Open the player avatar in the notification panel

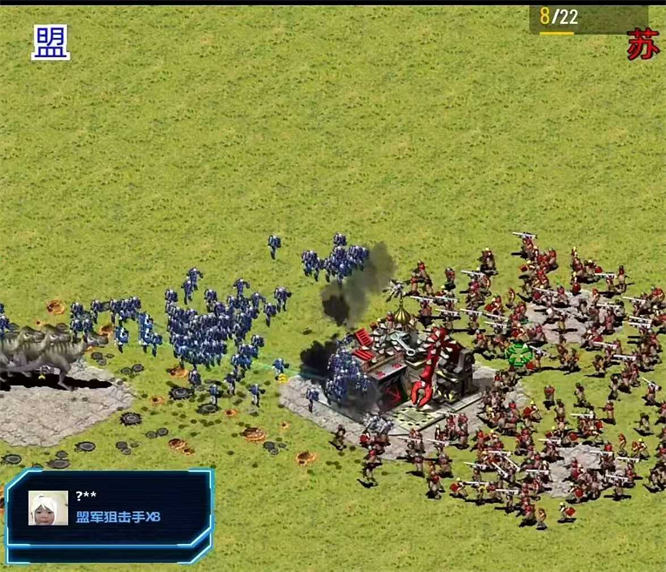point(48,508)
